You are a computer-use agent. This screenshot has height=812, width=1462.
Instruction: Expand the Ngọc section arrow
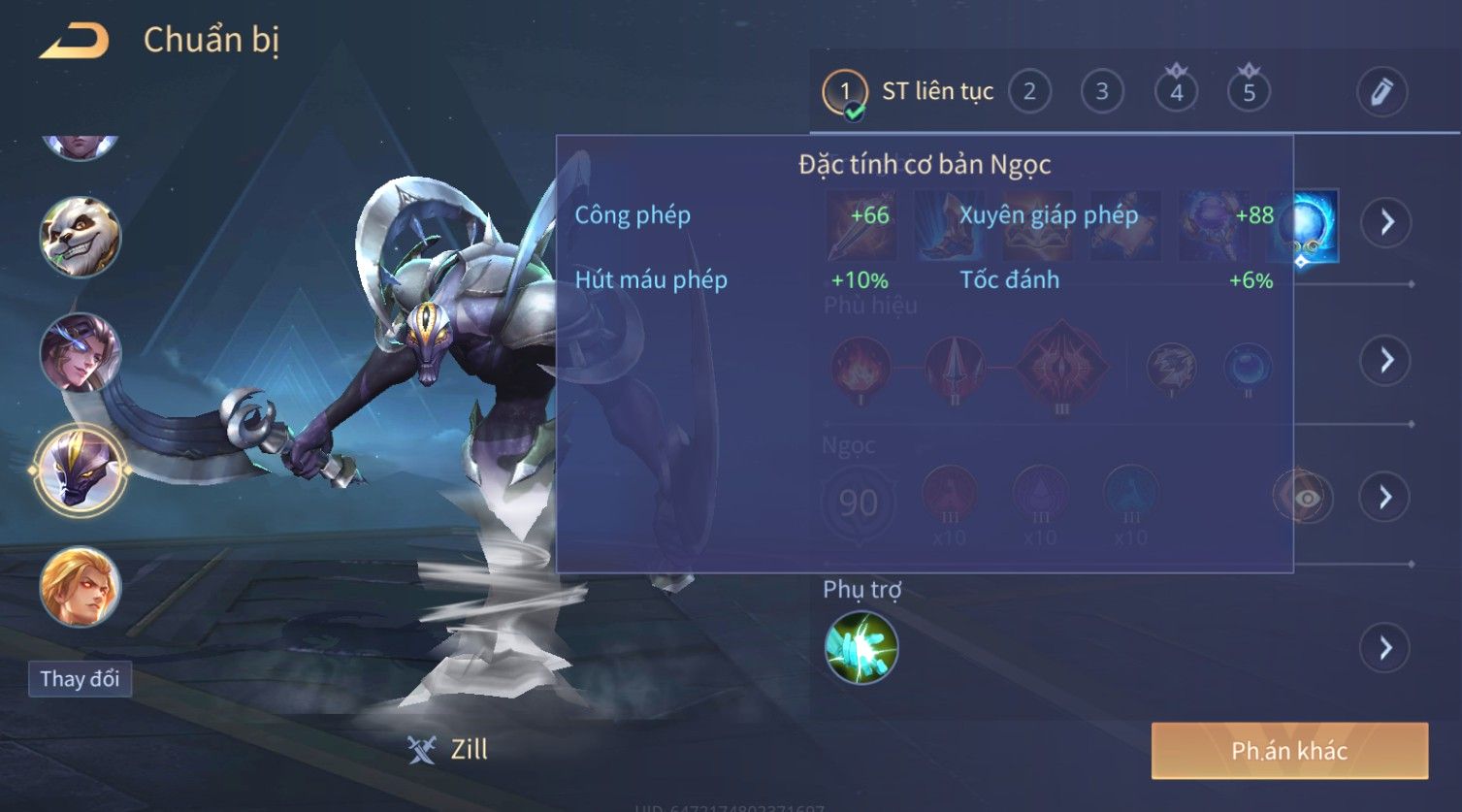(x=1385, y=498)
